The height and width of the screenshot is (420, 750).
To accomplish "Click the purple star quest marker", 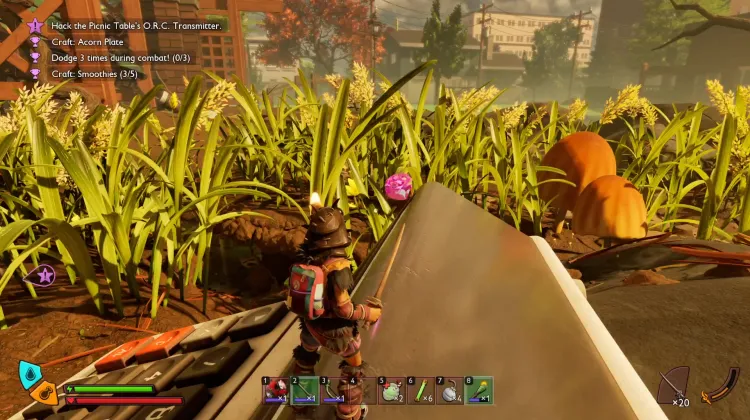I will click(x=45, y=274).
